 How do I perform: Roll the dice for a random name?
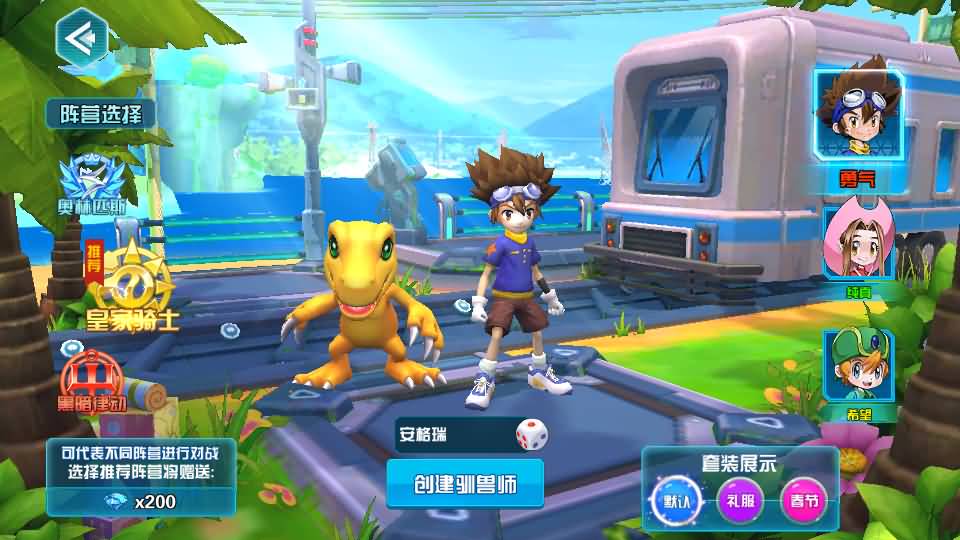(531, 435)
